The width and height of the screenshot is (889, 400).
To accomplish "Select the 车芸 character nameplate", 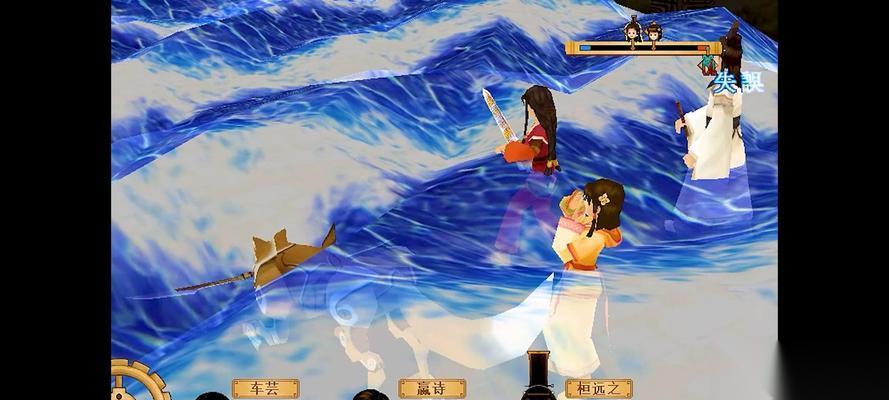I will pos(265,388).
